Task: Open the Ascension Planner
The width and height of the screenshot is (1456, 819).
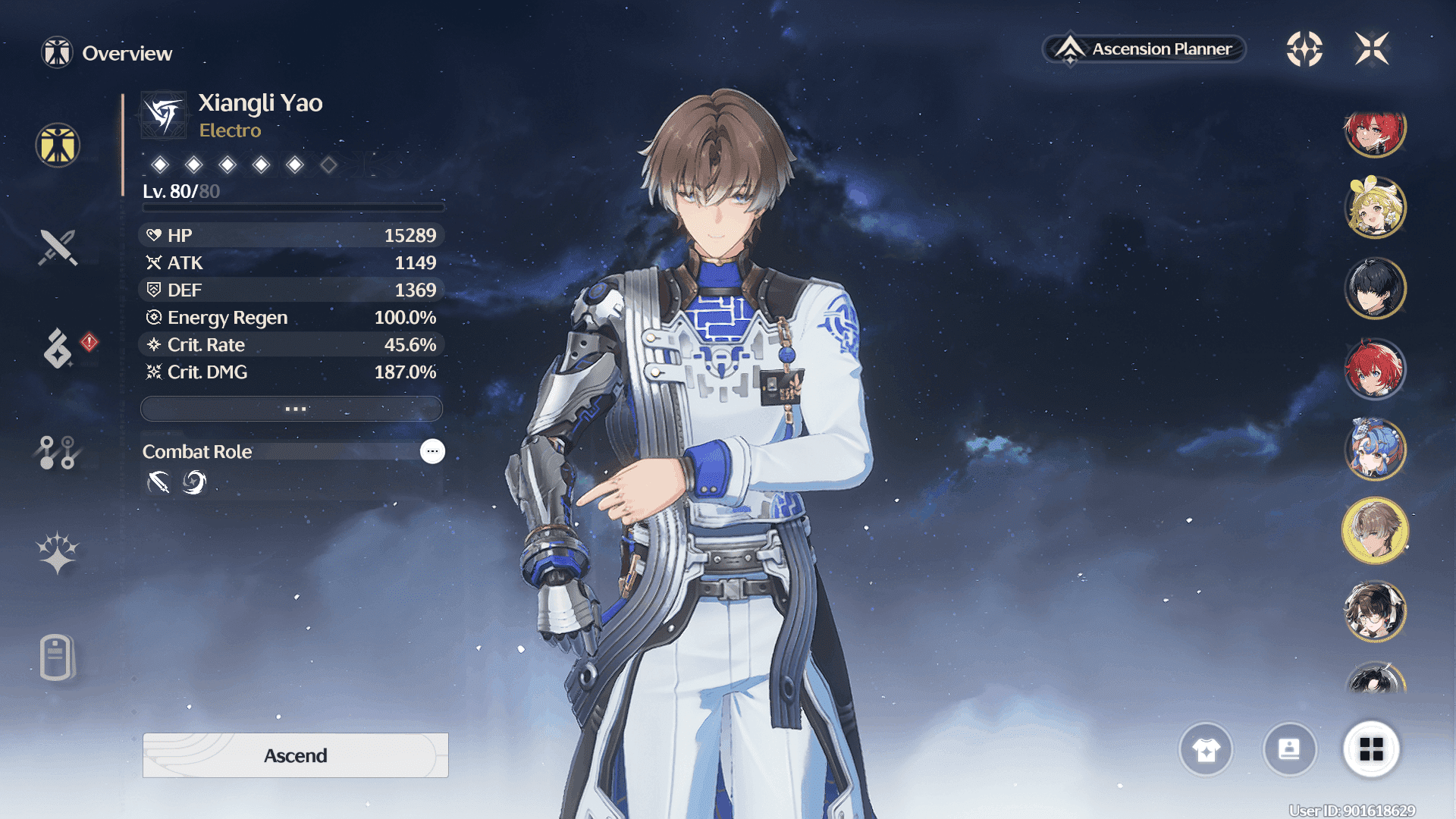Action: click(x=1144, y=49)
